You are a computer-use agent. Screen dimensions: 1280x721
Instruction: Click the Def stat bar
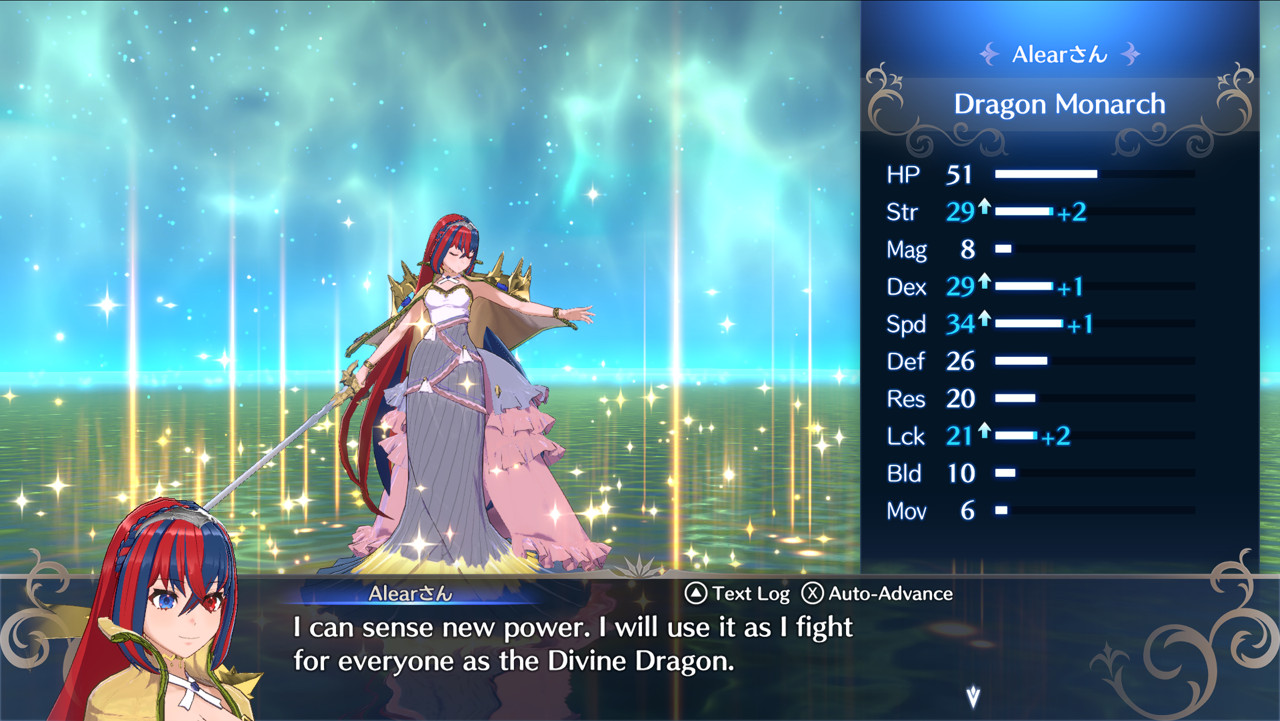pyautogui.click(x=1025, y=361)
